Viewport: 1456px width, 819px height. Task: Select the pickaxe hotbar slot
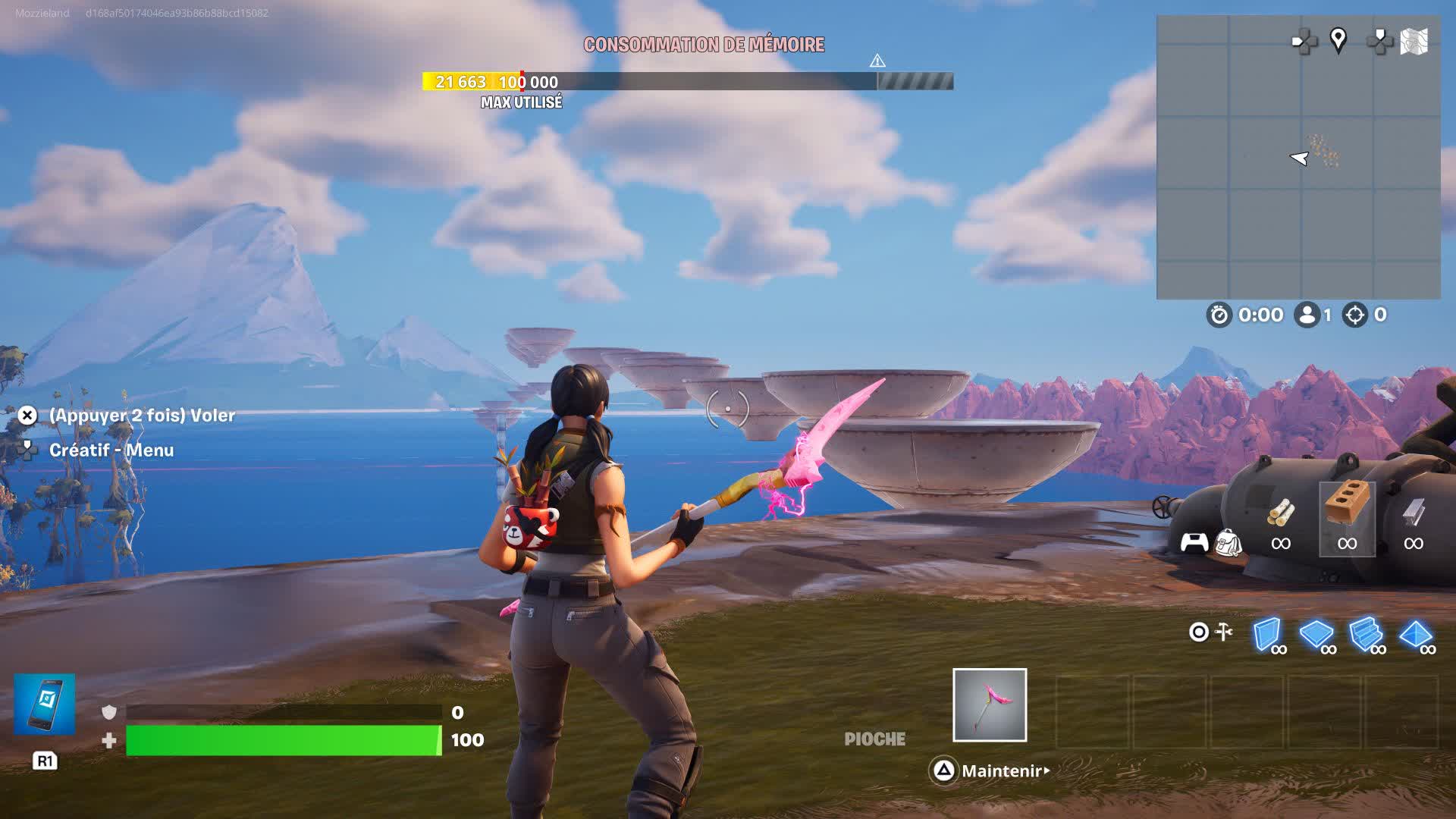point(990,704)
